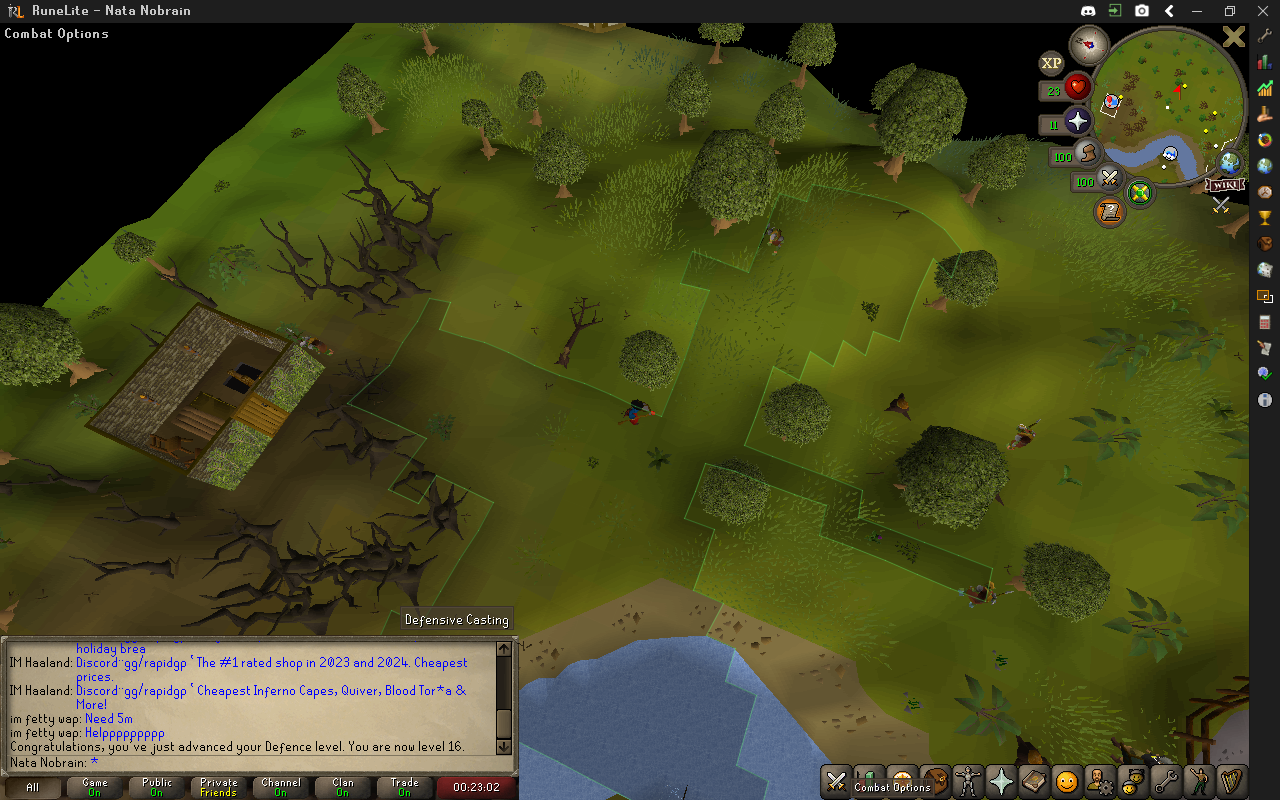Open the Prayer tab

pyautogui.click(x=1002, y=781)
